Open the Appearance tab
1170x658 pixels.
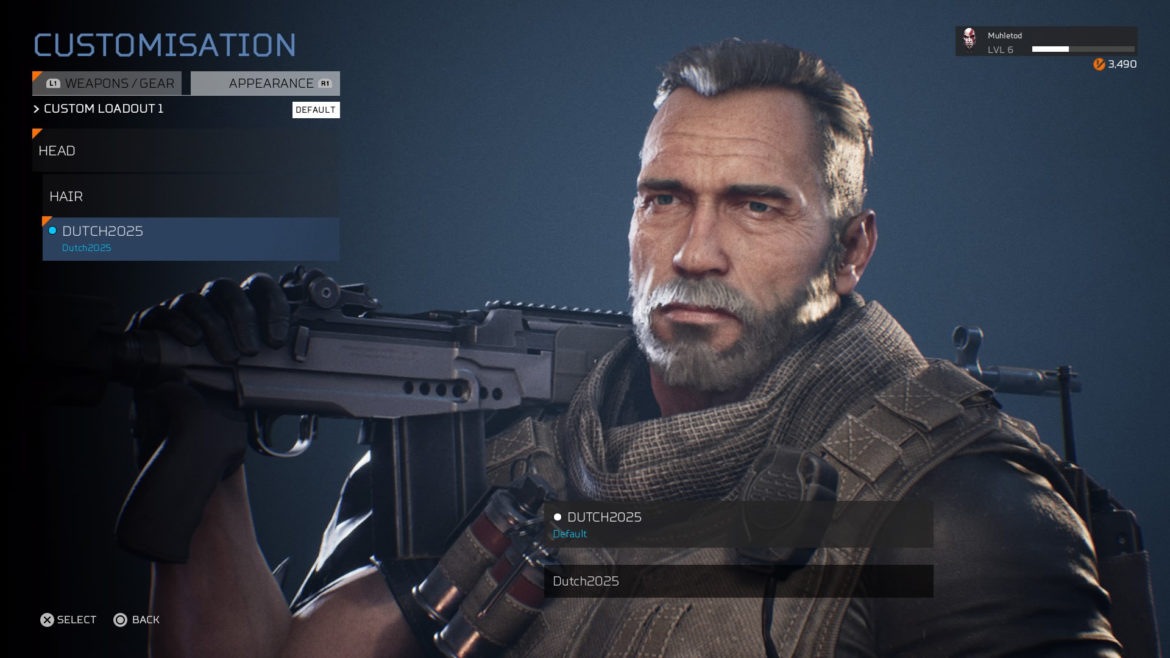coord(266,83)
